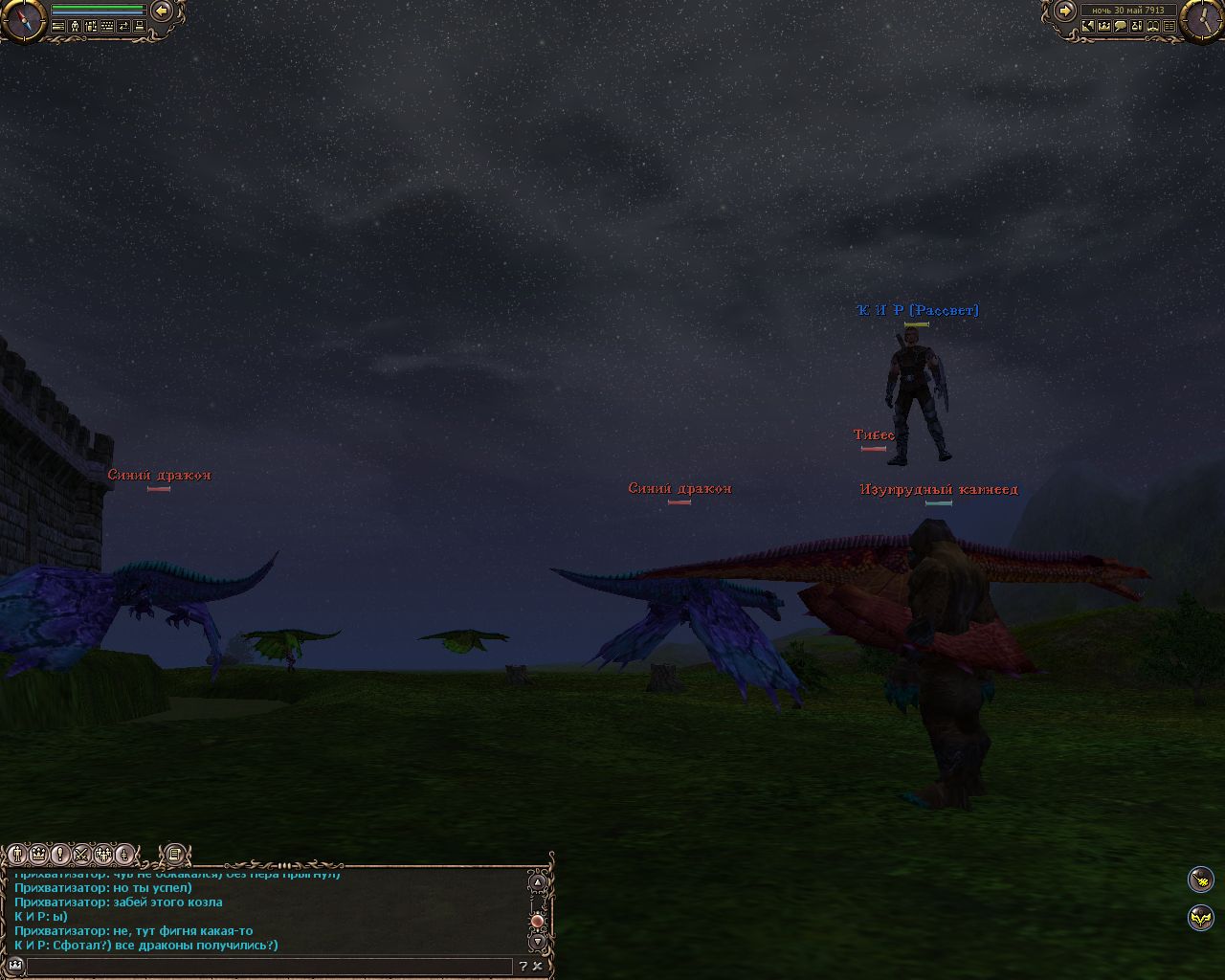
Task: Open the open-book journal icon
Action: click(1153, 27)
